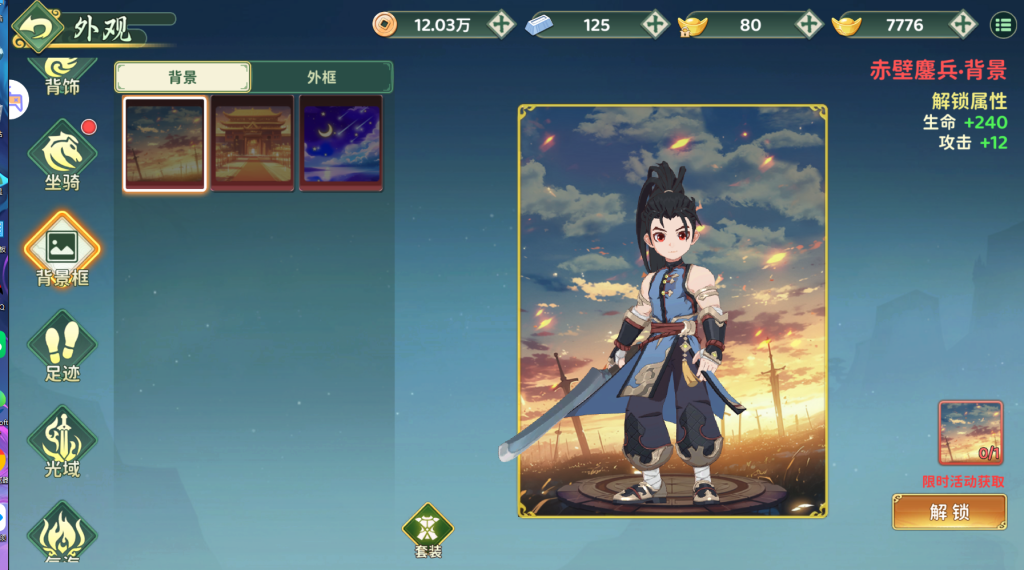Open the 足迹 footprints category

[x=62, y=346]
